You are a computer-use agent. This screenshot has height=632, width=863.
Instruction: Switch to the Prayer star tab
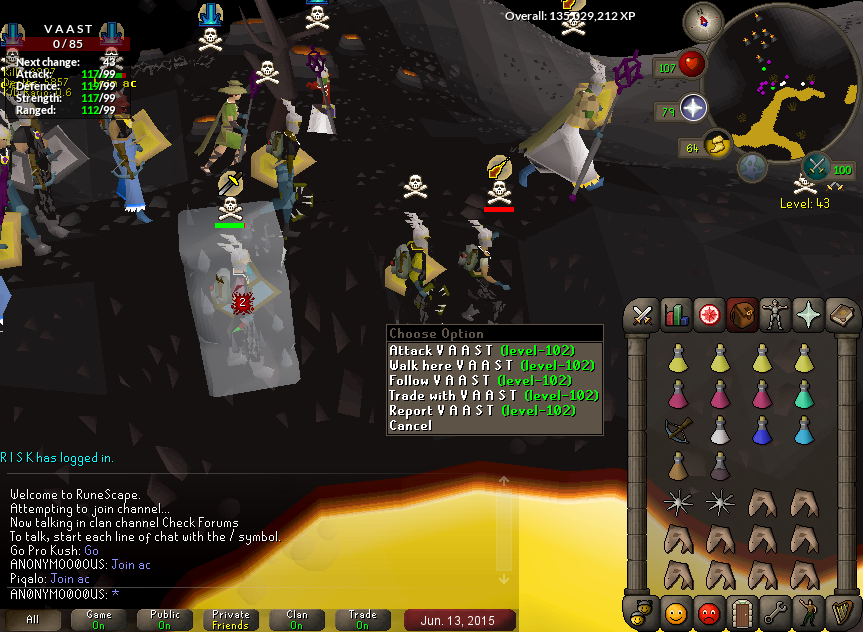point(809,316)
